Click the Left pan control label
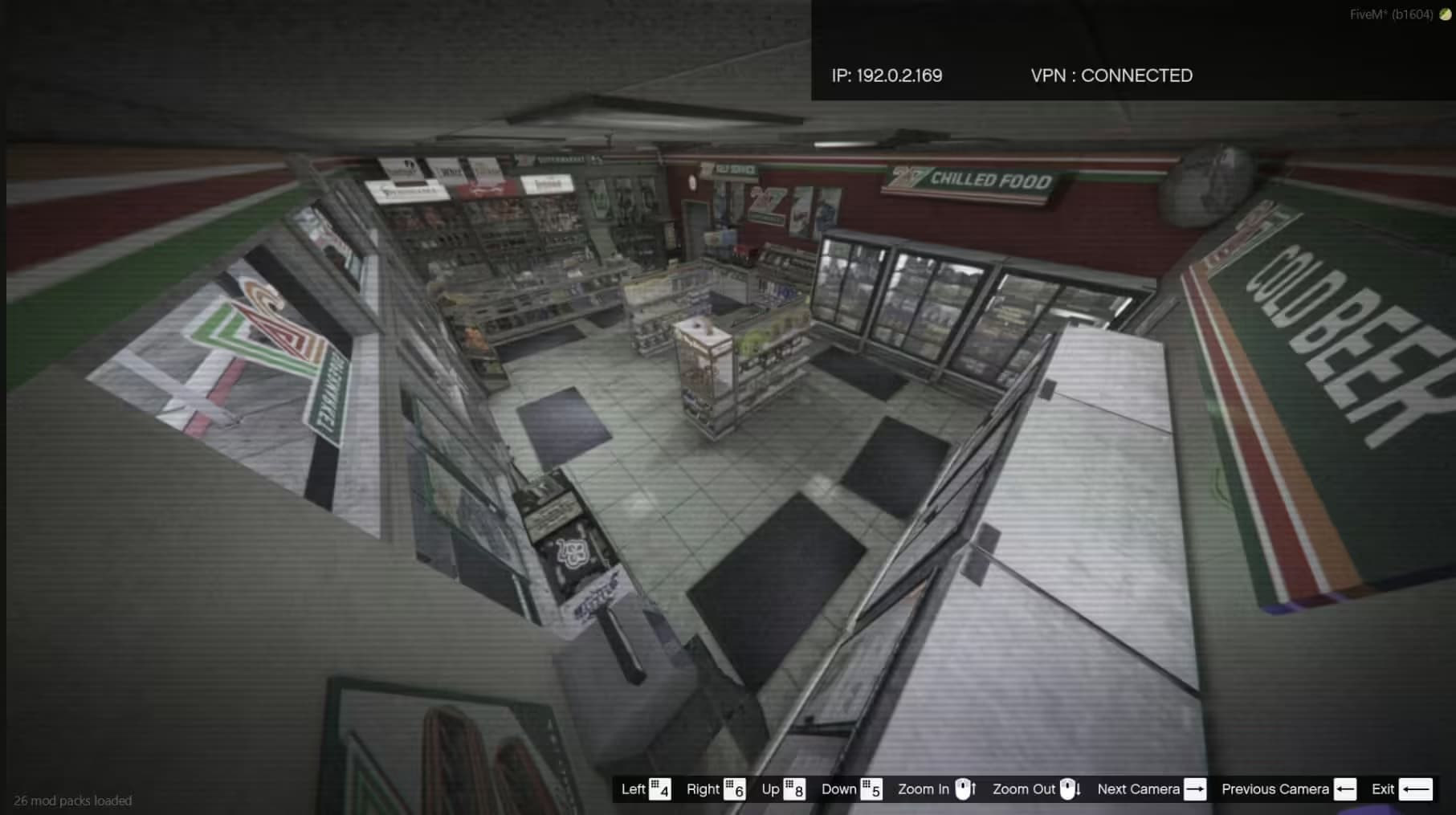Screen dimensions: 1456x815 click(x=634, y=789)
